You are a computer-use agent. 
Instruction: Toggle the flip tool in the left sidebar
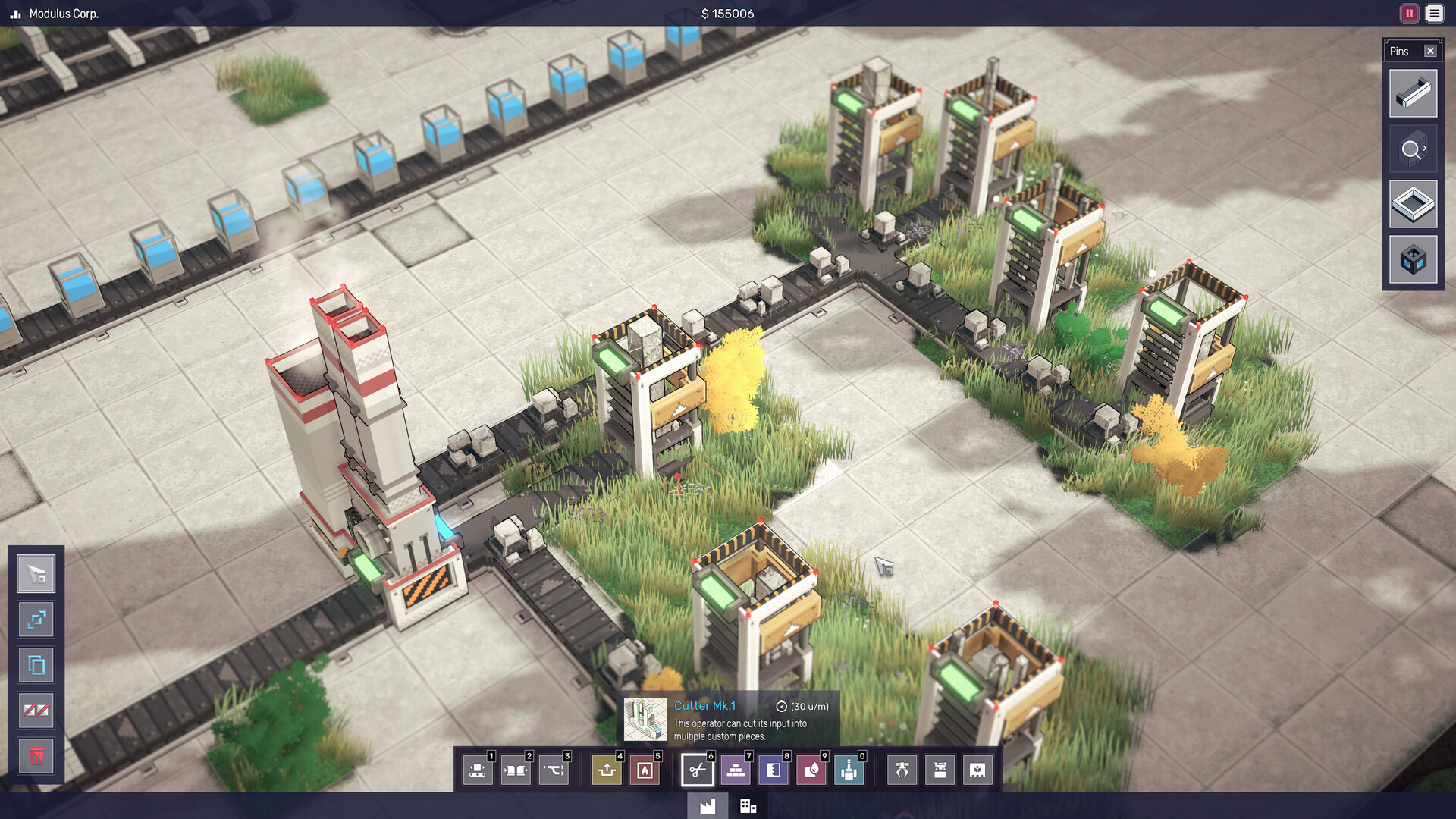point(36,711)
